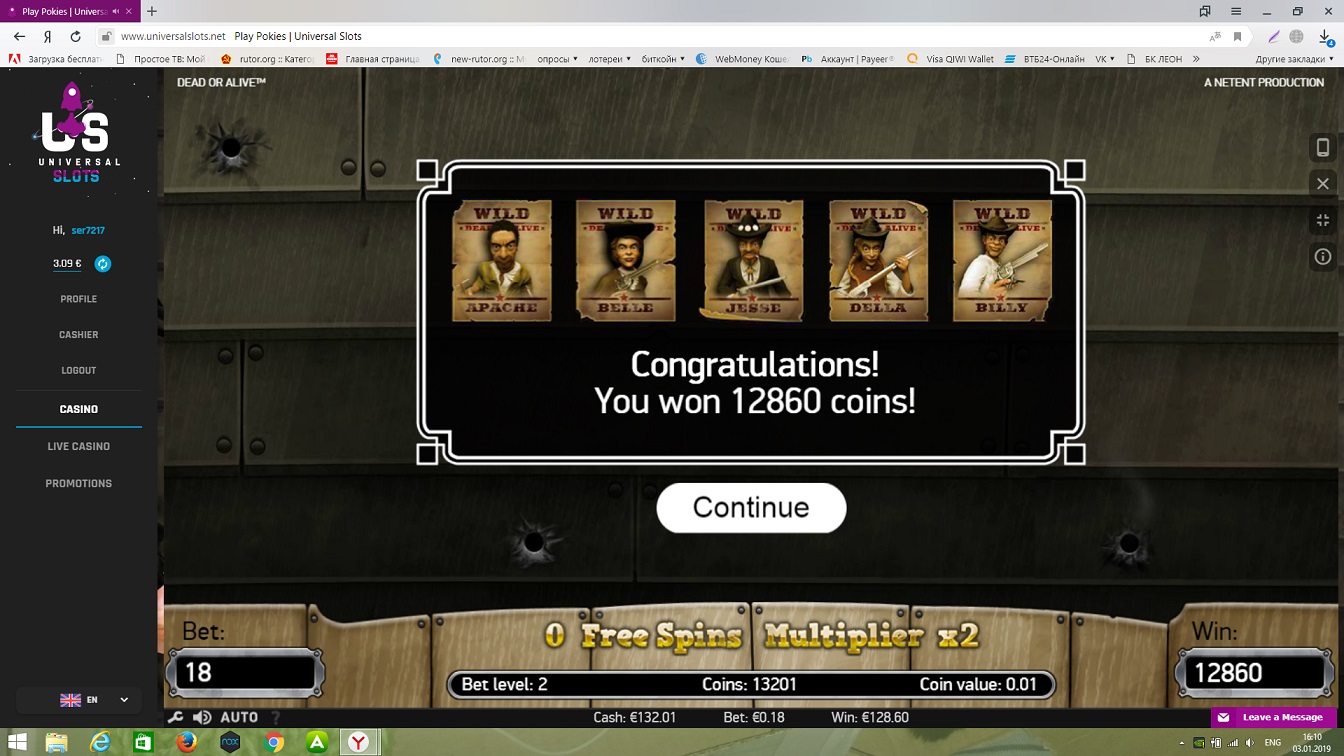Open the EN language dropdown
The image size is (1344, 756).
95,700
